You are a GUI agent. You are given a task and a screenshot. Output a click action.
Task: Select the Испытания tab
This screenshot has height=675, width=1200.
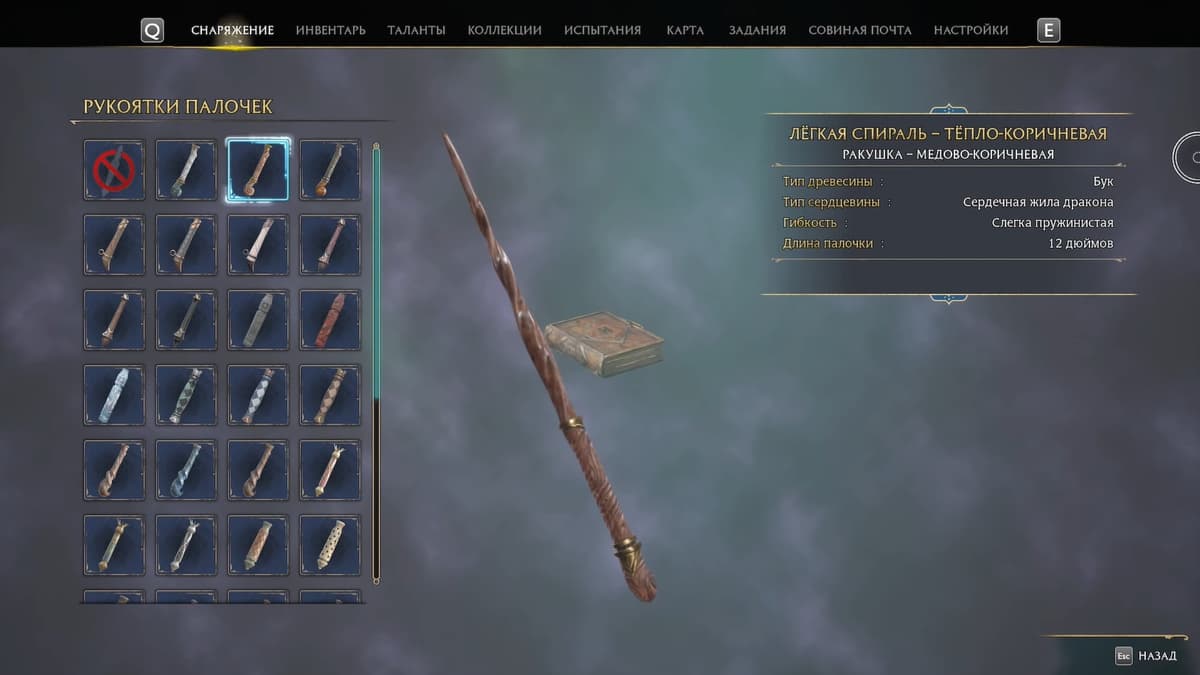click(x=602, y=30)
